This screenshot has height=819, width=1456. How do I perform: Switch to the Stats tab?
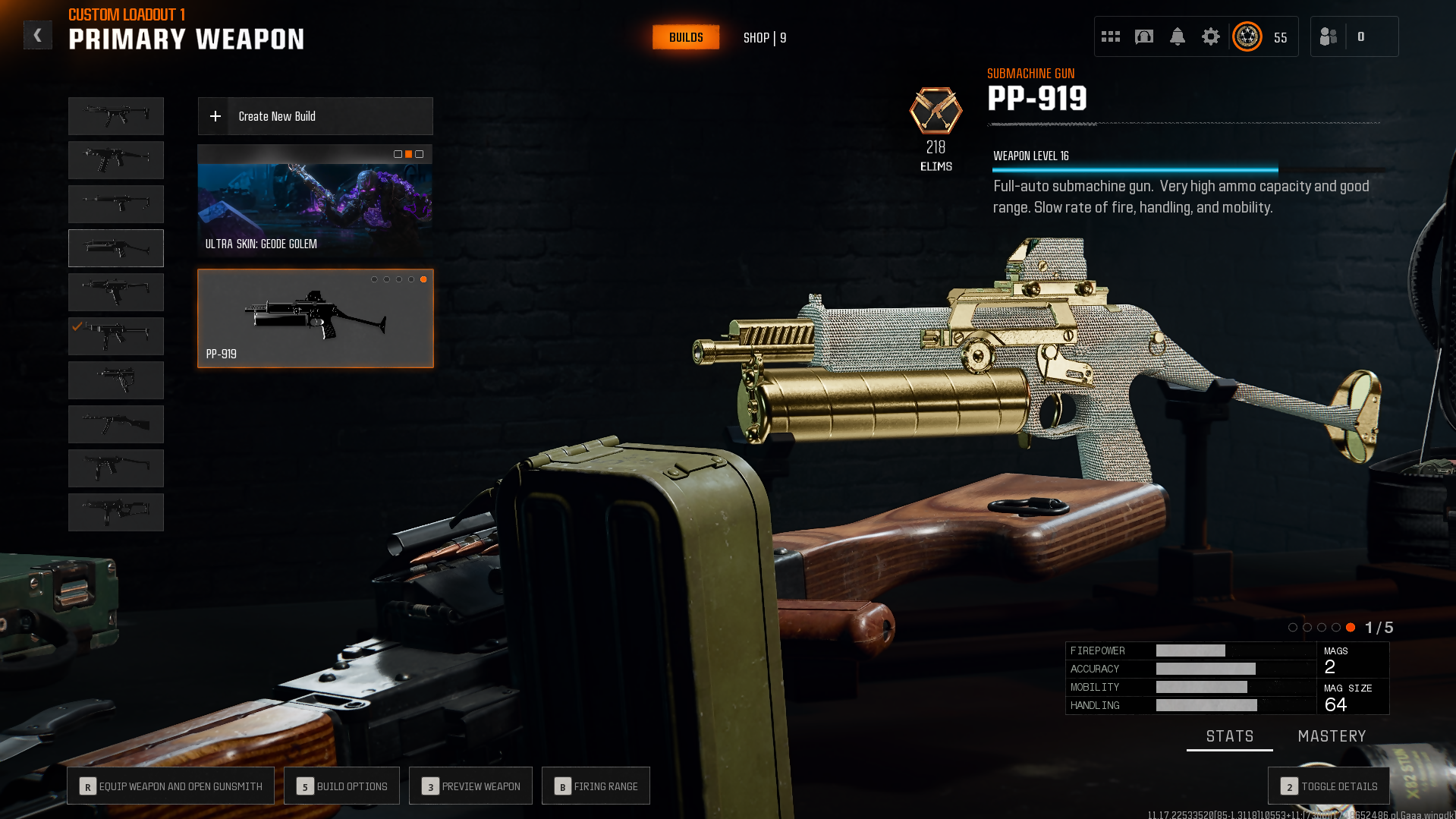point(1229,736)
